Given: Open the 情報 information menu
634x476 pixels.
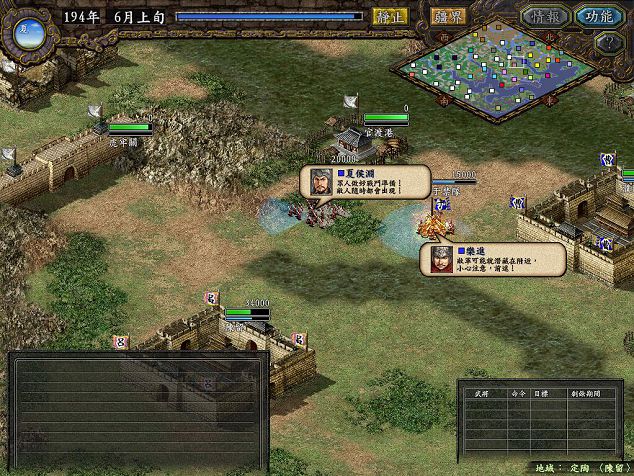Looking at the screenshot, I should [543, 17].
